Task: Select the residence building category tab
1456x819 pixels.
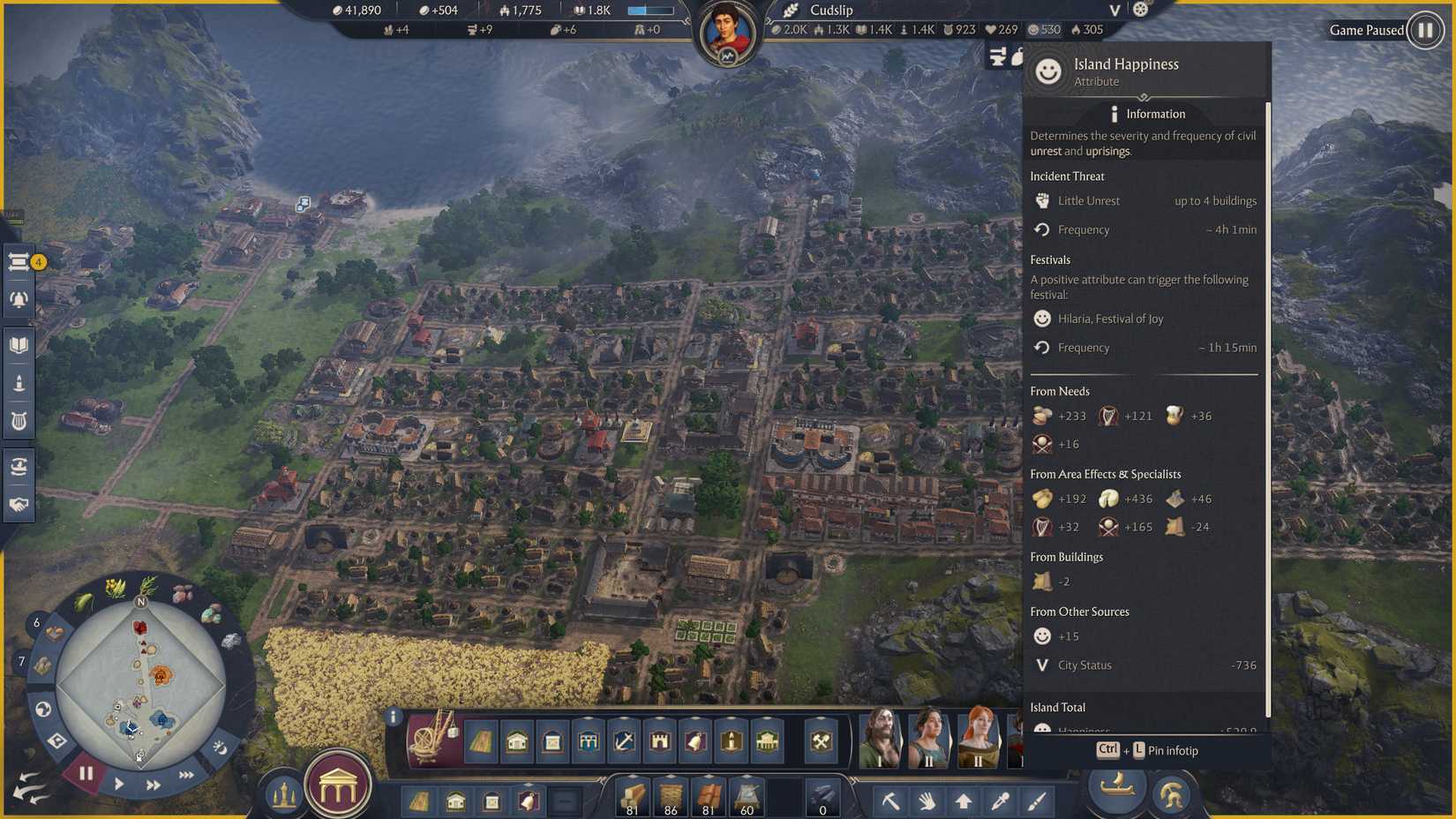Action: pyautogui.click(x=516, y=741)
